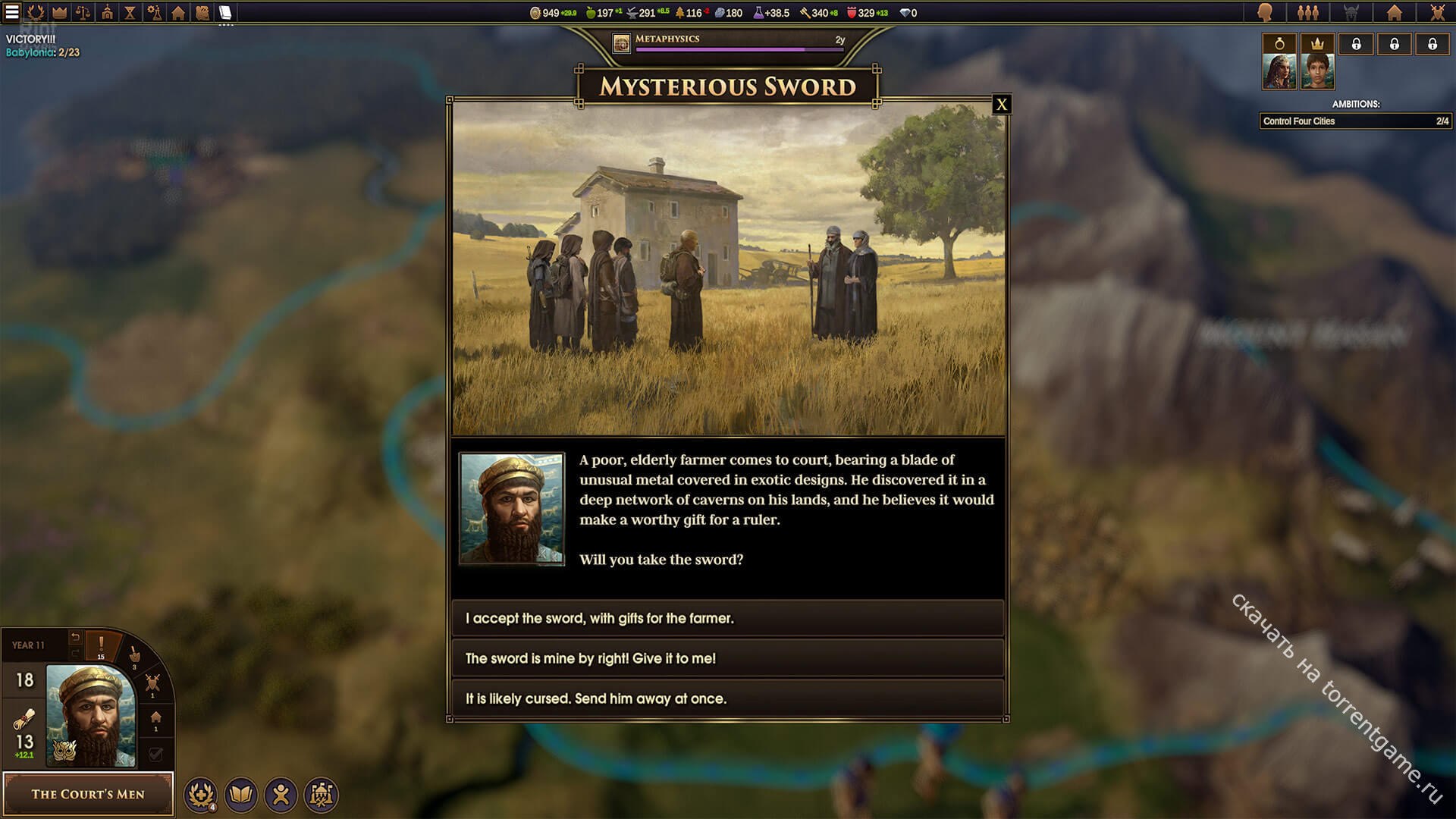Open the hamburger main menu
1456x819 pixels.
coord(12,12)
